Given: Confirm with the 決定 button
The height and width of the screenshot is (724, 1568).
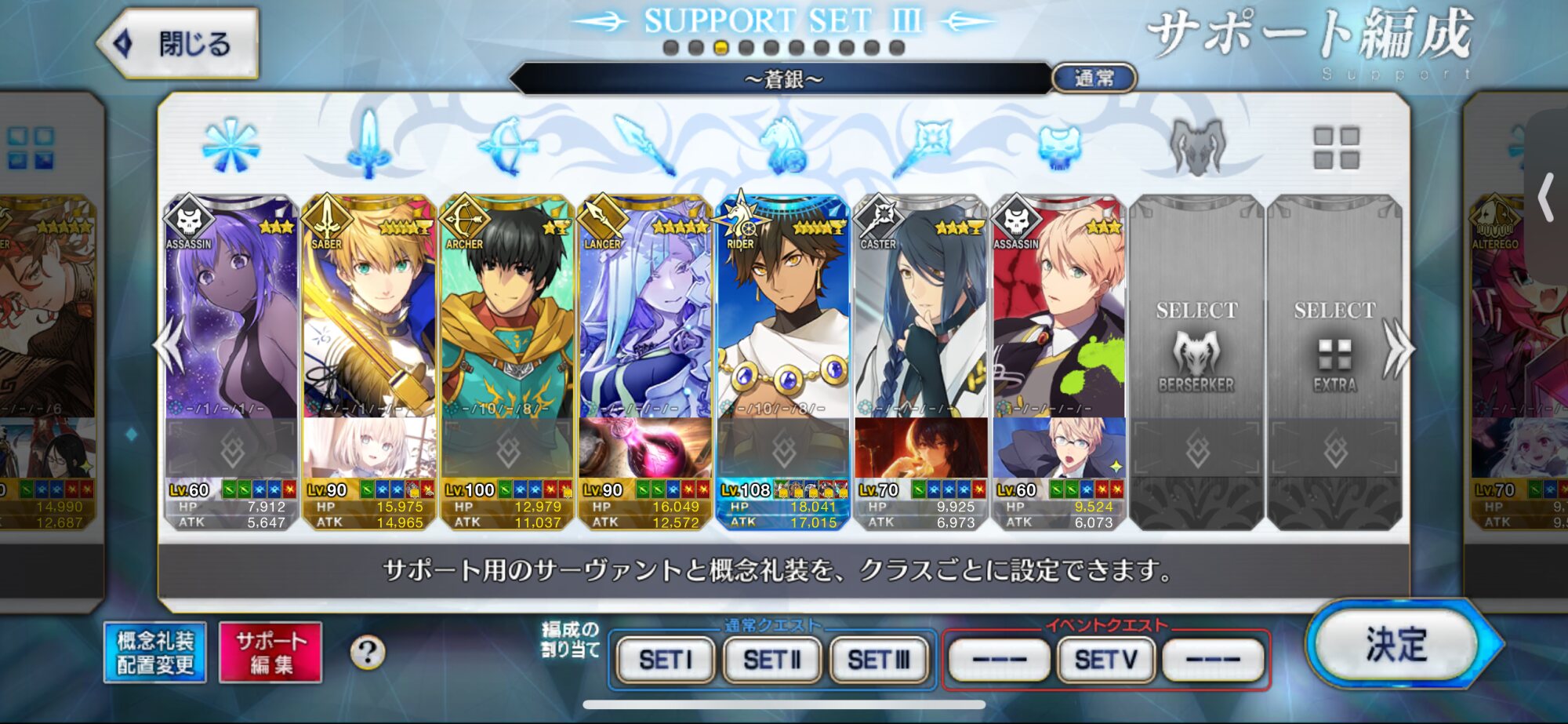Looking at the screenshot, I should [1396, 645].
